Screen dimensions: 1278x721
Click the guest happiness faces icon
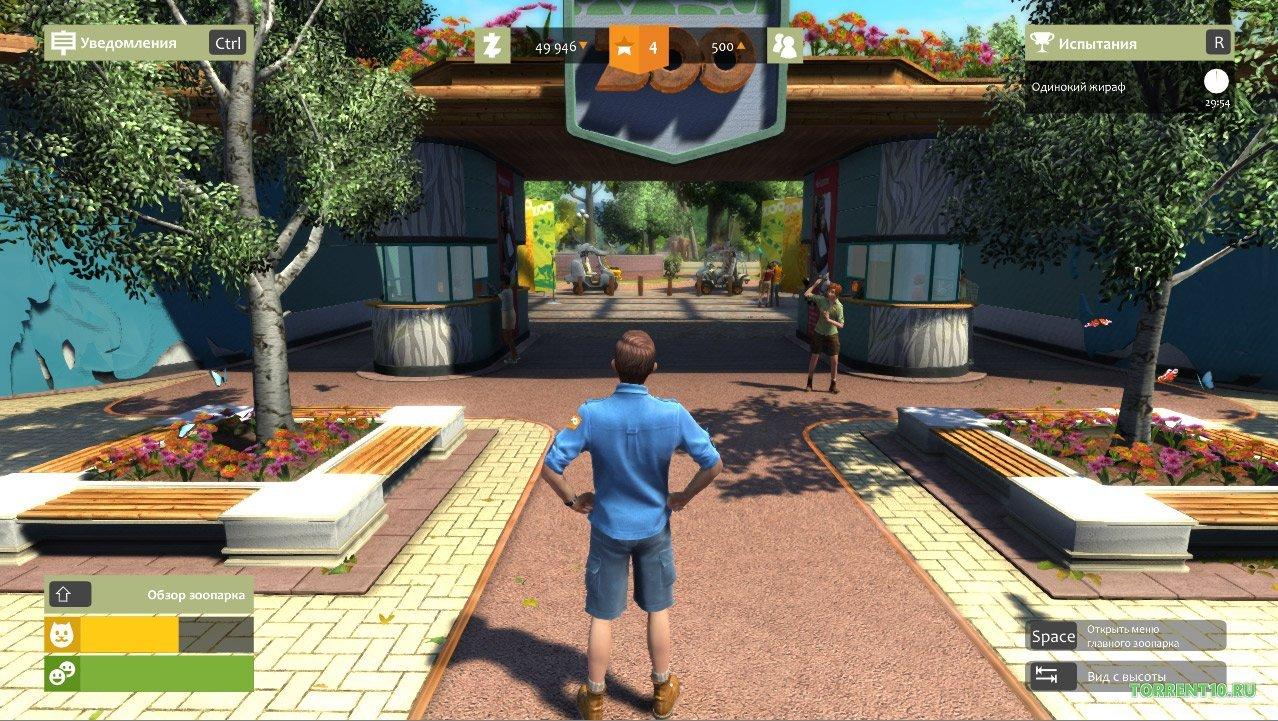(x=62, y=674)
